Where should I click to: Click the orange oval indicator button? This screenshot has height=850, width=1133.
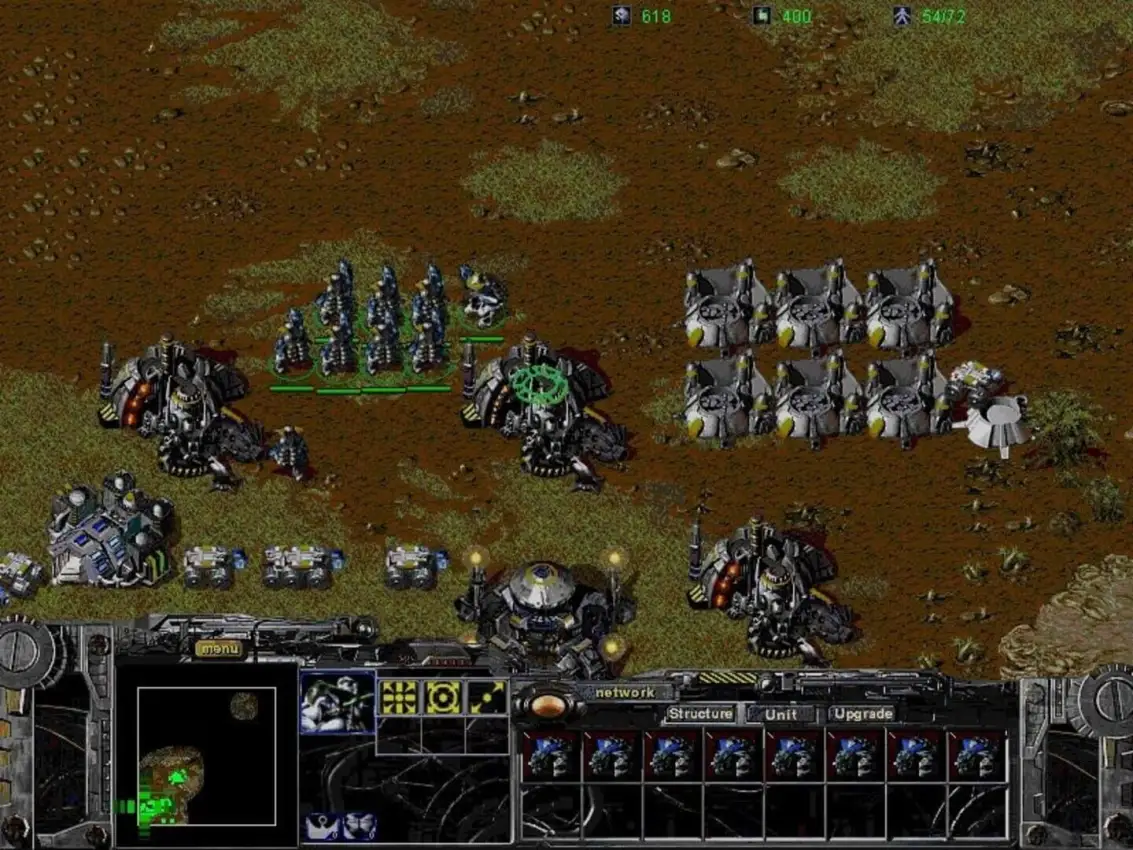click(548, 705)
